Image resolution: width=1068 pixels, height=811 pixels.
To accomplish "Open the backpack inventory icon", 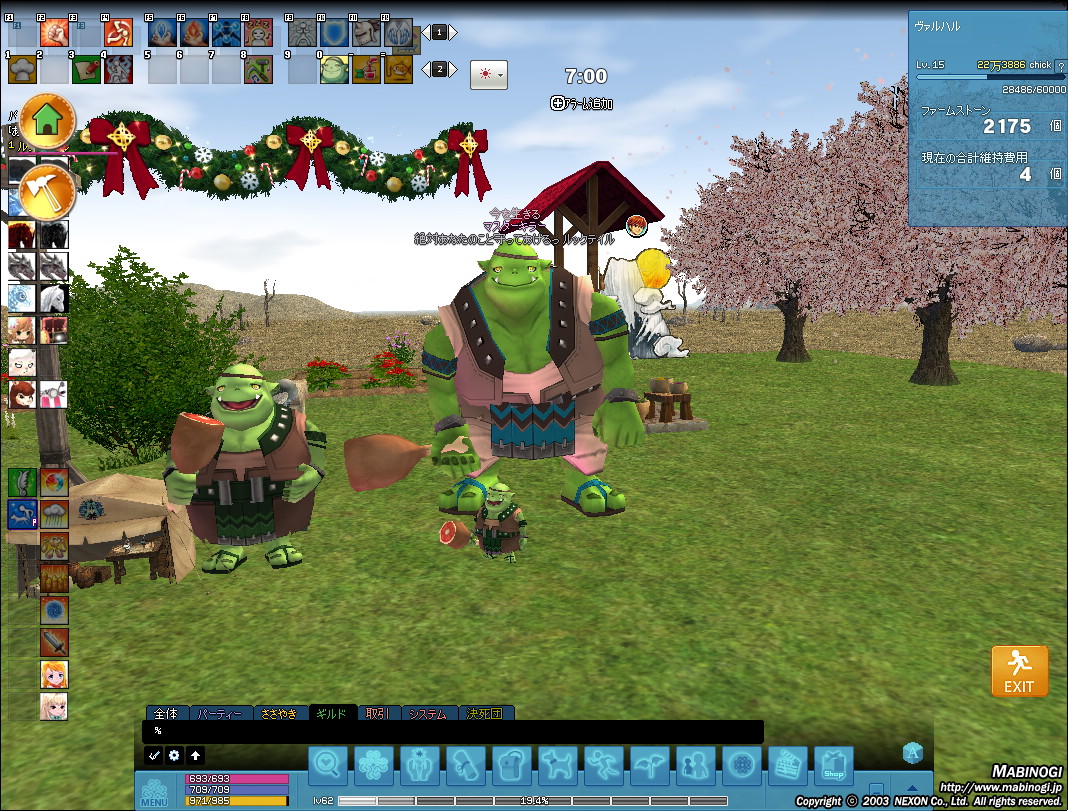I will 511,766.
